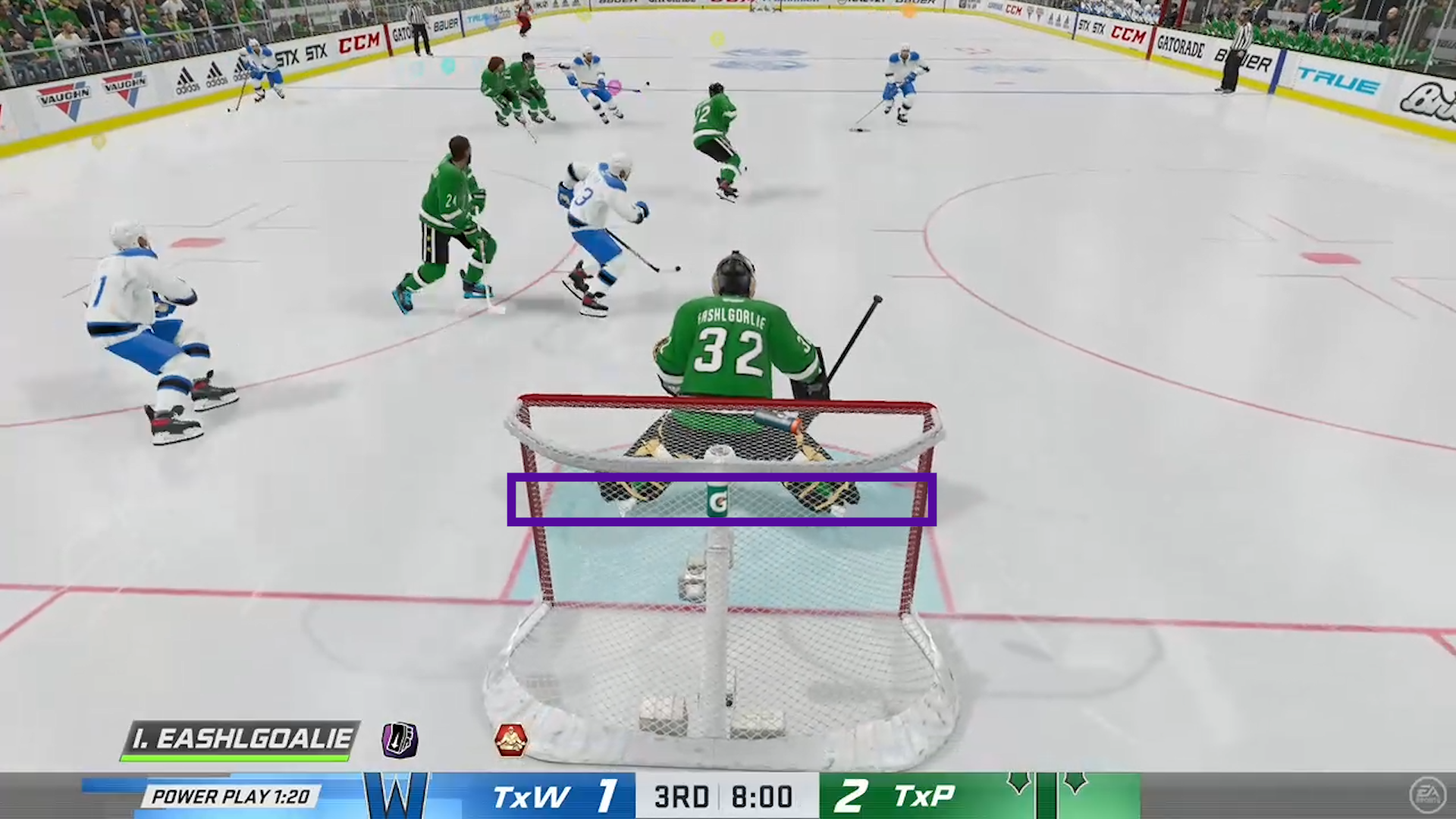Select the red butterfly goalie trait icon
The image size is (1456, 819).
pyautogui.click(x=510, y=740)
